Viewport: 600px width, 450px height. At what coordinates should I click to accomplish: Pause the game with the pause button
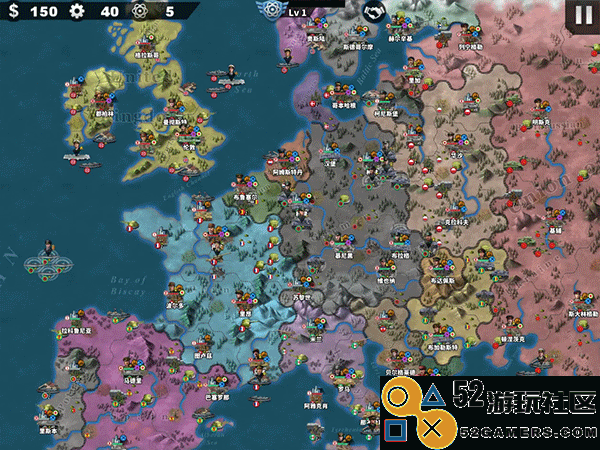[583, 15]
